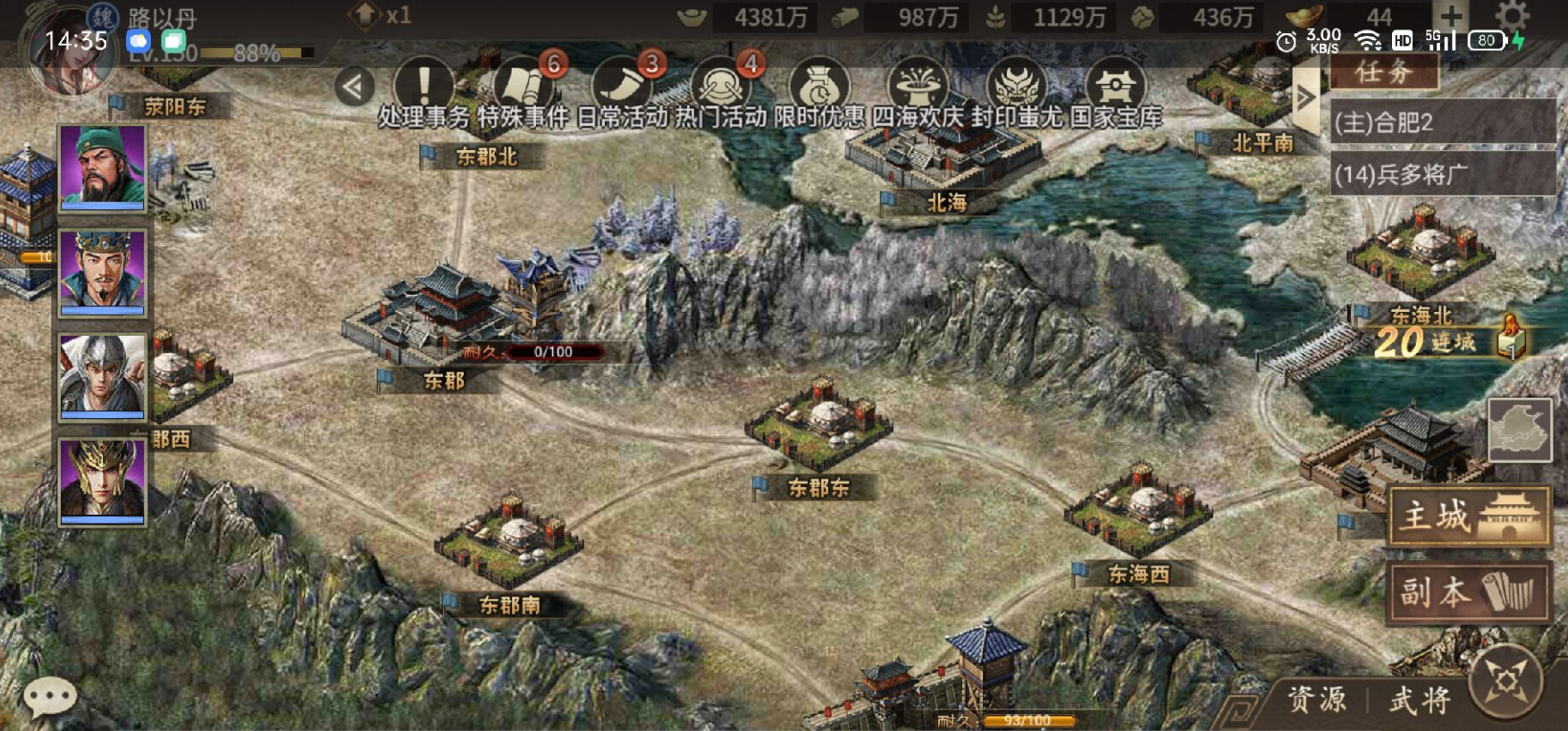This screenshot has width=1568, height=731.
Task: Select quest 兵多将广
Action: pos(1442,174)
